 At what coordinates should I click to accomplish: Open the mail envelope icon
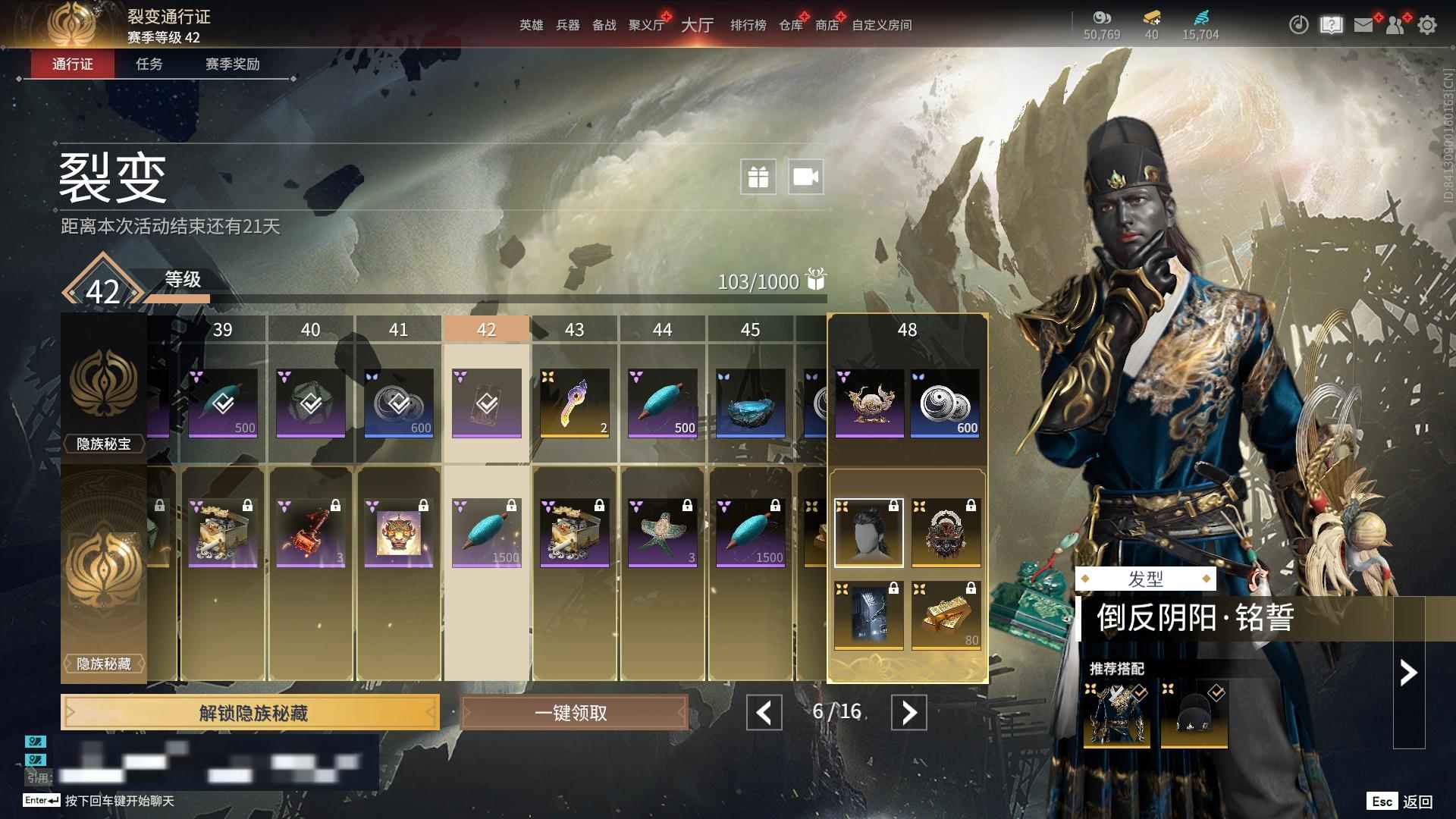[1363, 25]
